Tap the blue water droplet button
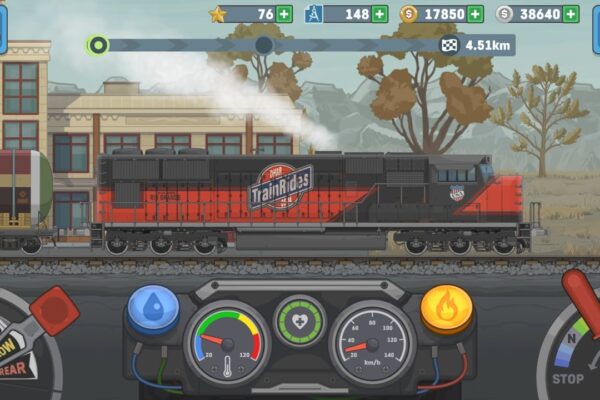Image resolution: width=600 pixels, height=400 pixels. (x=154, y=307)
